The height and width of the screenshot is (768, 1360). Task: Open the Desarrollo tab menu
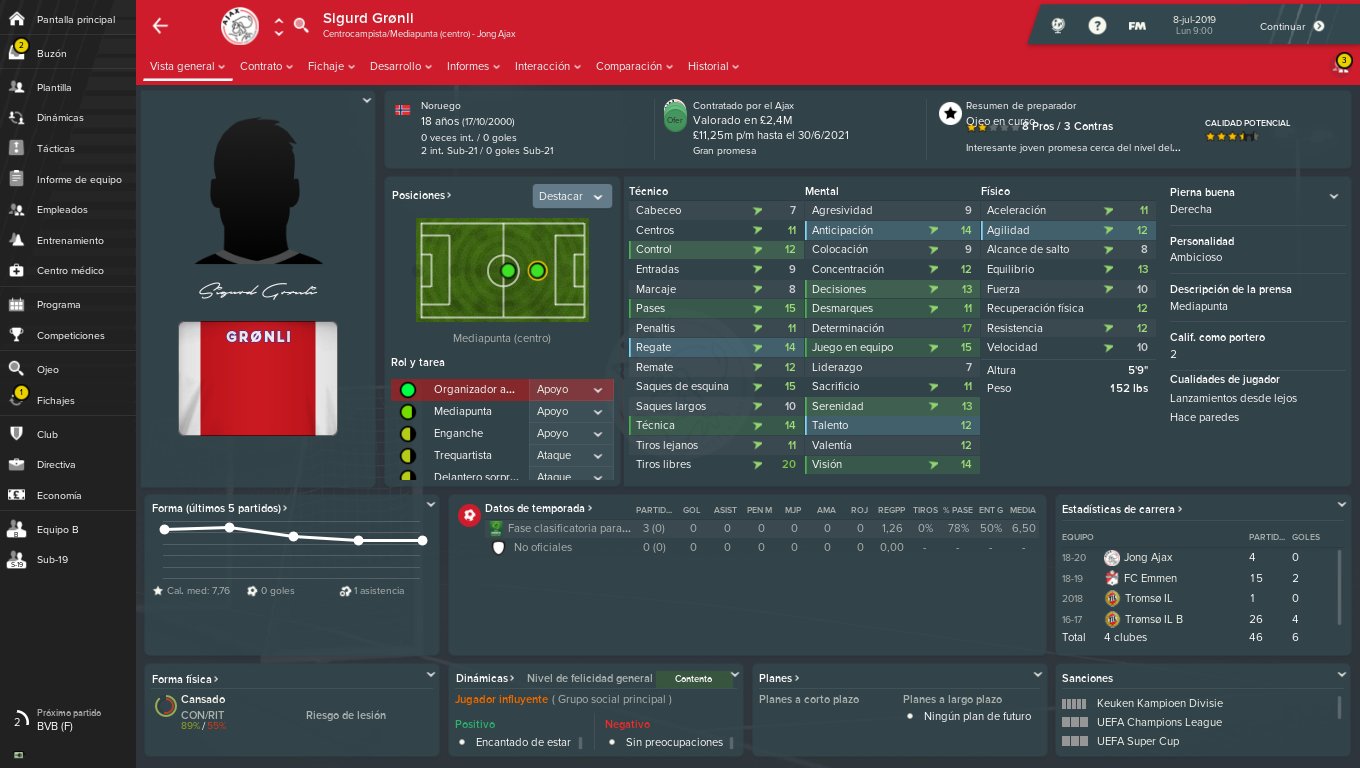point(400,67)
